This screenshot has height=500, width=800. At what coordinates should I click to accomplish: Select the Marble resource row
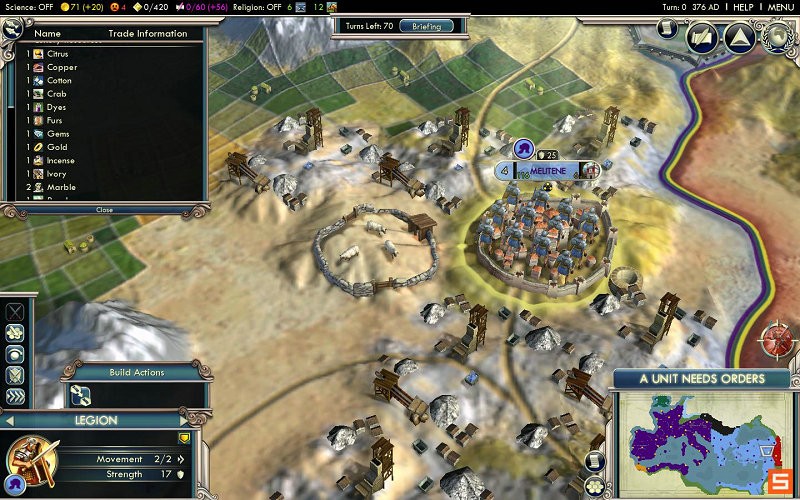coord(60,187)
